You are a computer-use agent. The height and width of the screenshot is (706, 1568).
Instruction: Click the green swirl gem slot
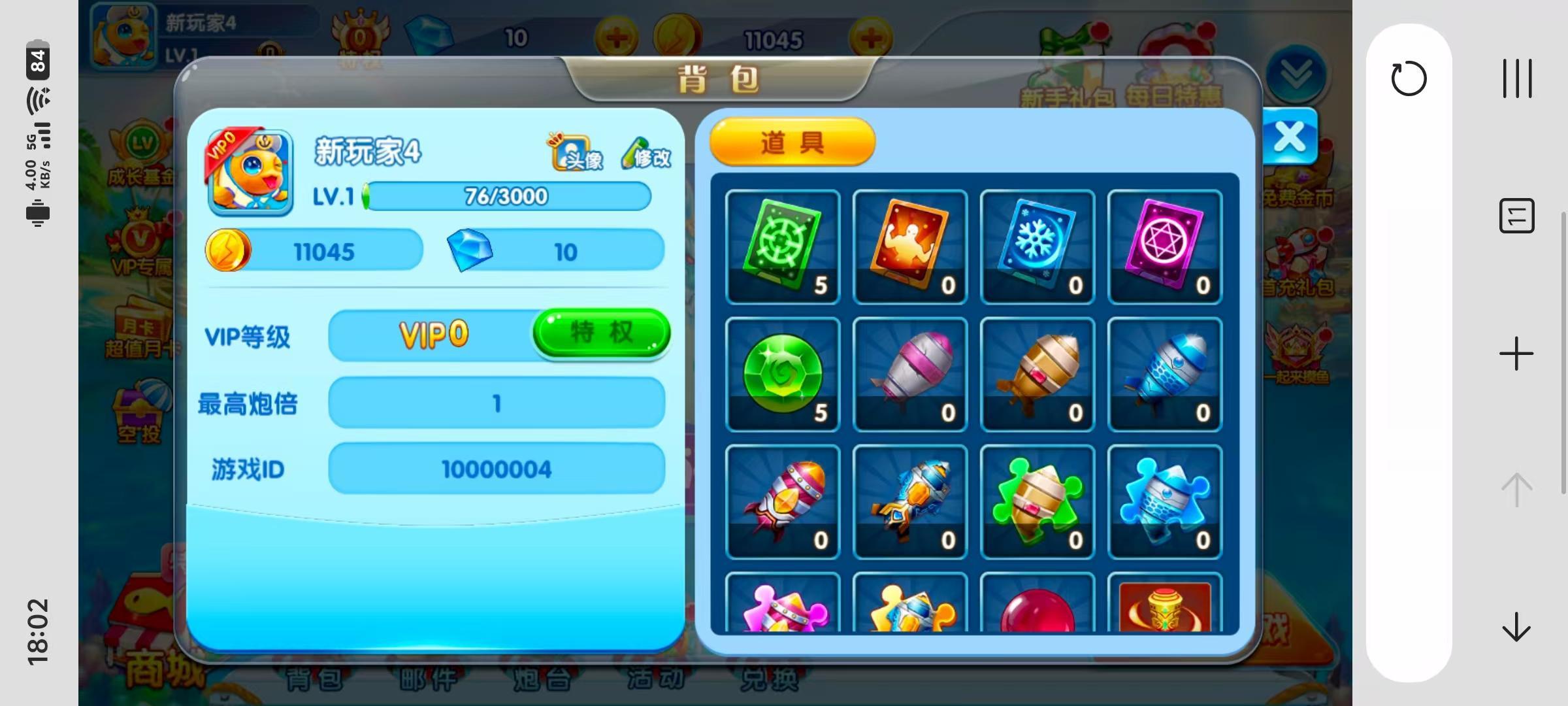(783, 375)
